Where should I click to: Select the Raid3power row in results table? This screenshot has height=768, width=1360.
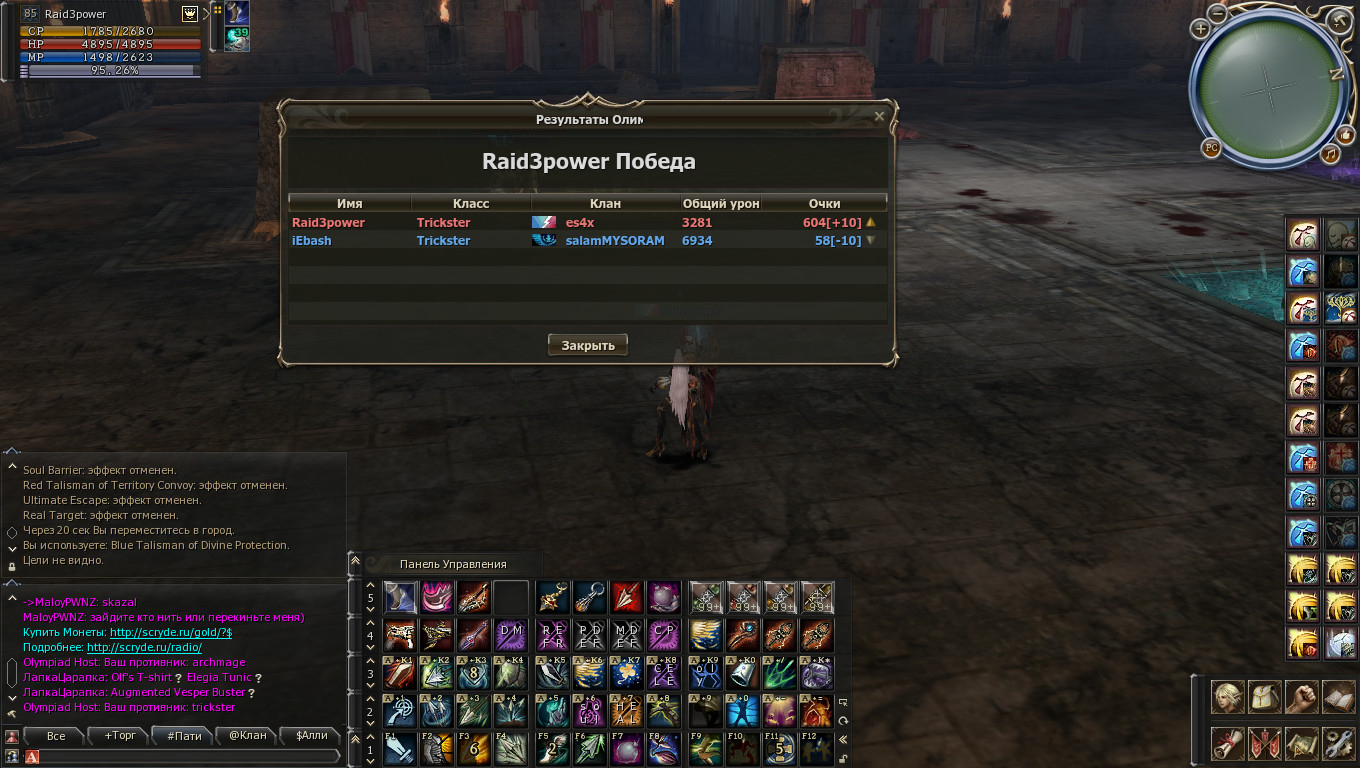(x=587, y=222)
